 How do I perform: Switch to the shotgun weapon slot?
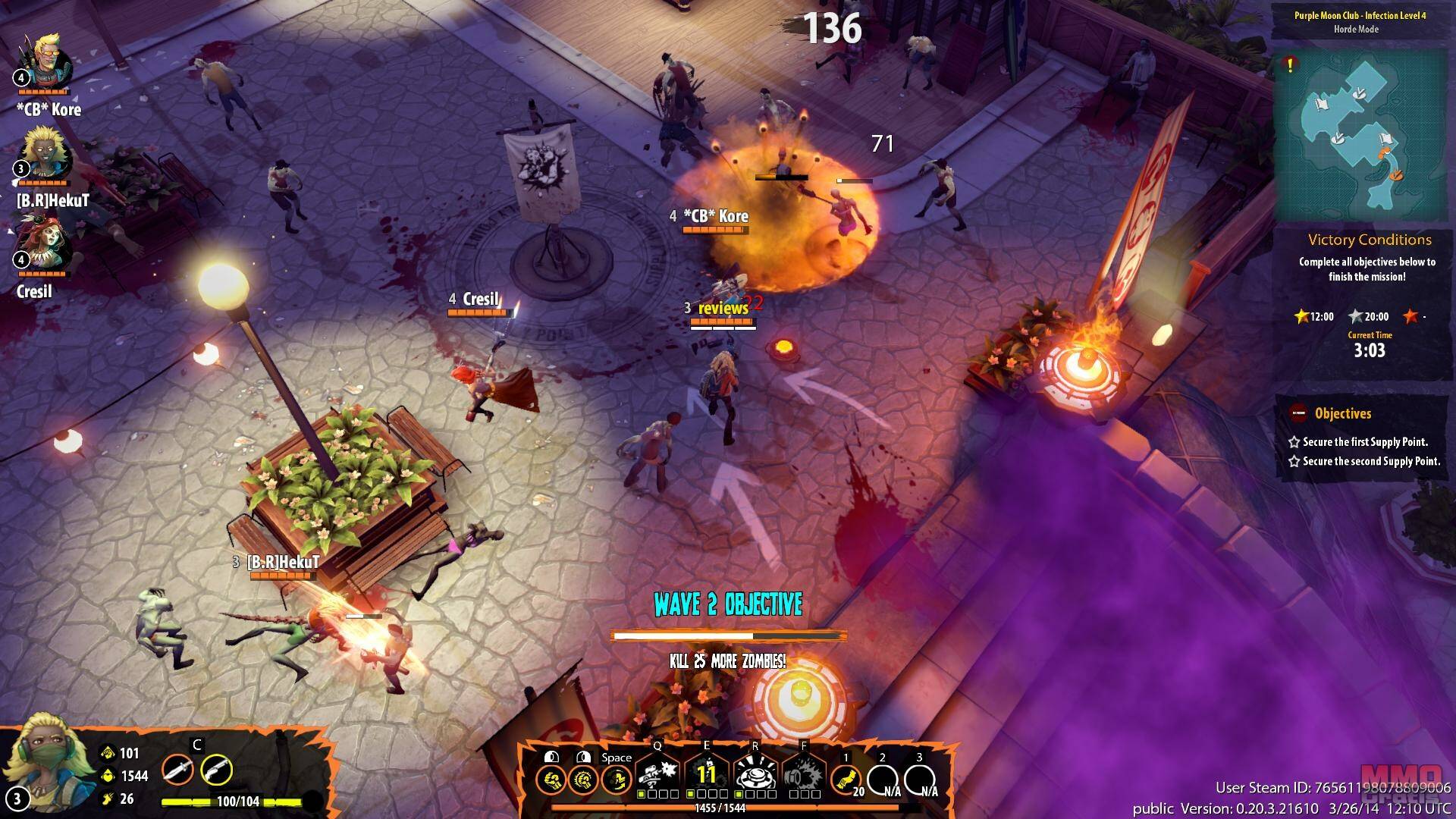pyautogui.click(x=216, y=771)
